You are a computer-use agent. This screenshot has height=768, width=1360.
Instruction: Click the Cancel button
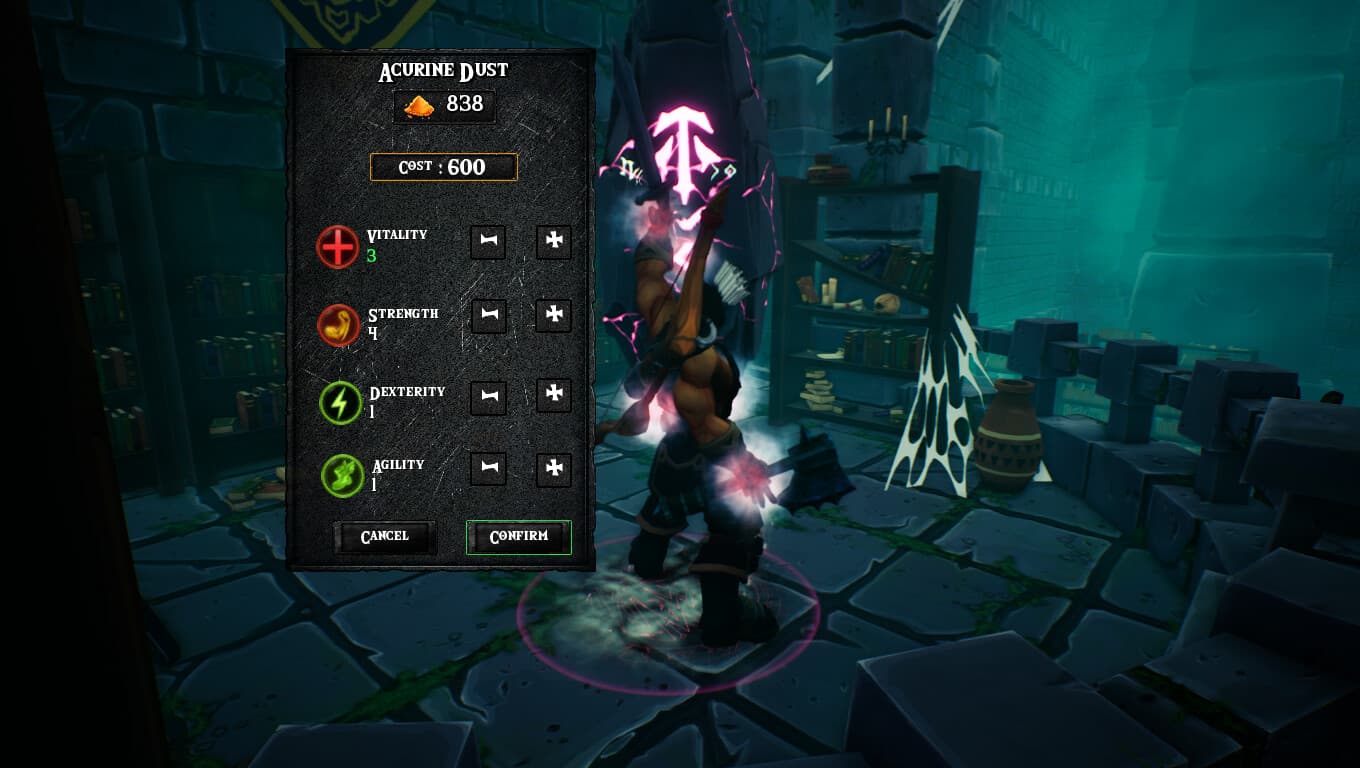(385, 536)
